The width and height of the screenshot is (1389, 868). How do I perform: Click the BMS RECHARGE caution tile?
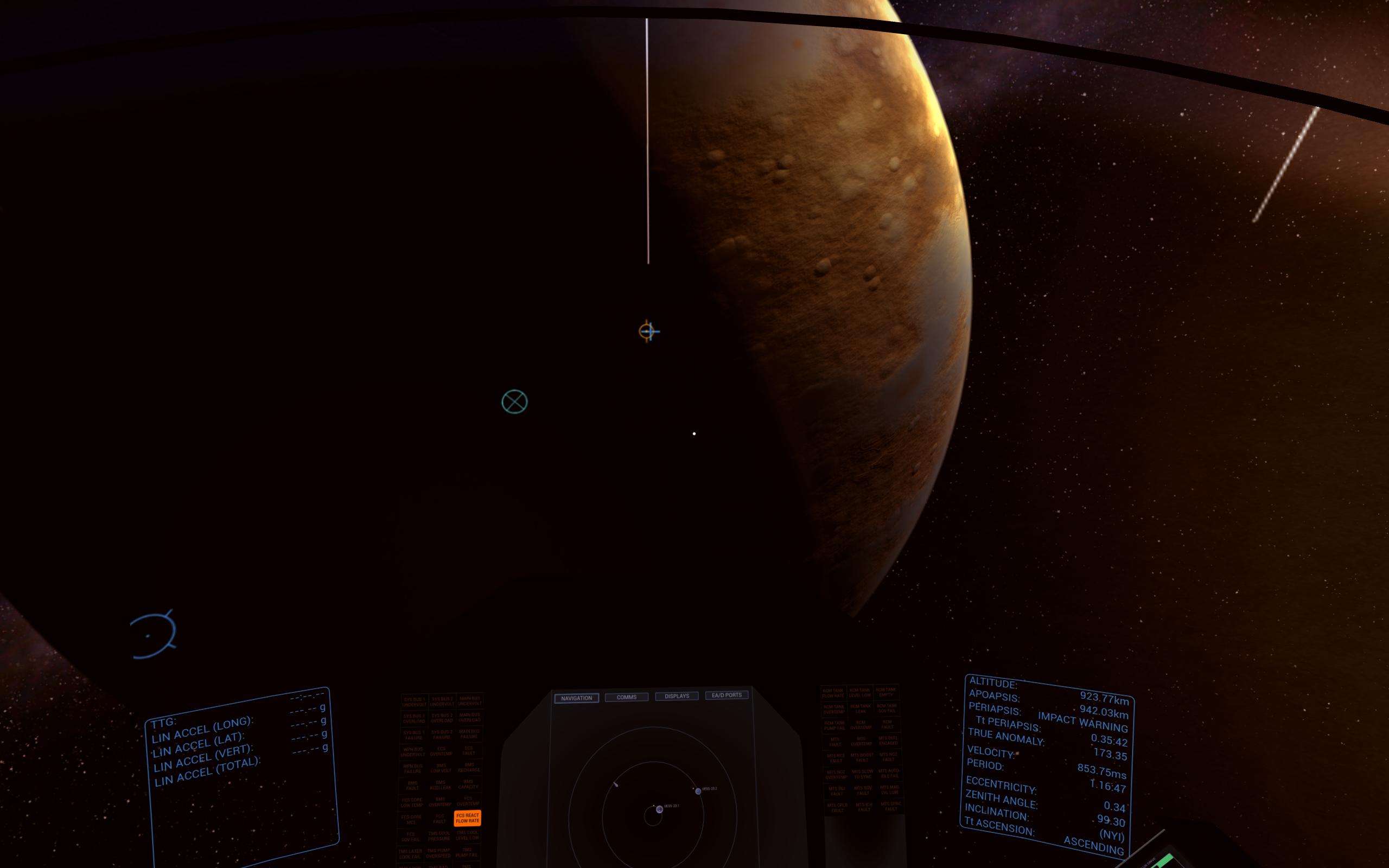click(470, 768)
